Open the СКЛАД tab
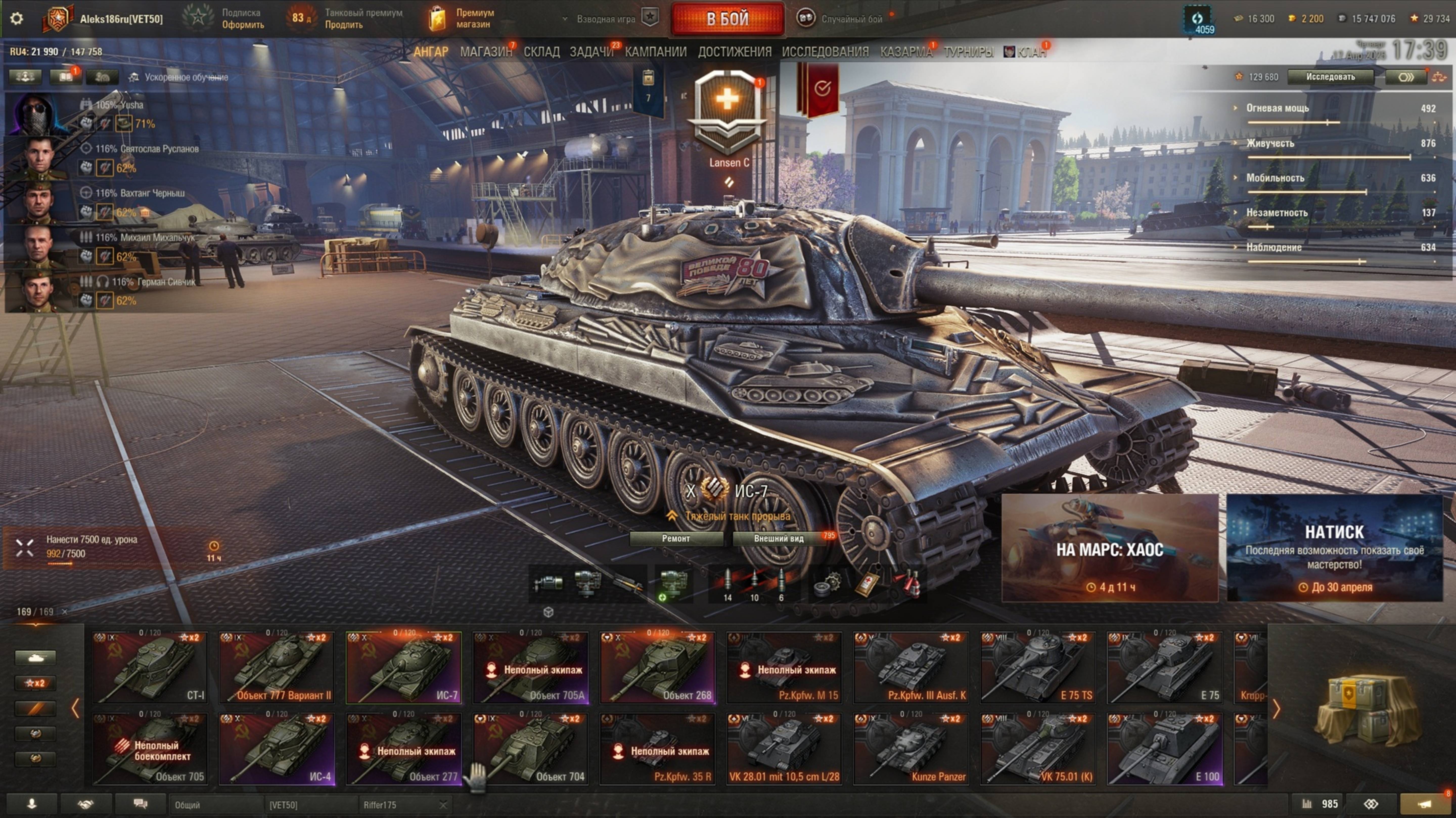1456x818 pixels. click(x=541, y=52)
